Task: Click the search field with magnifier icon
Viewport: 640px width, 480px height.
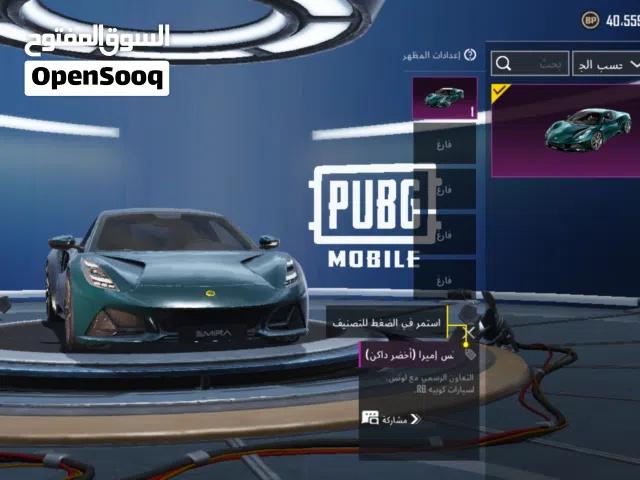Action: point(530,63)
